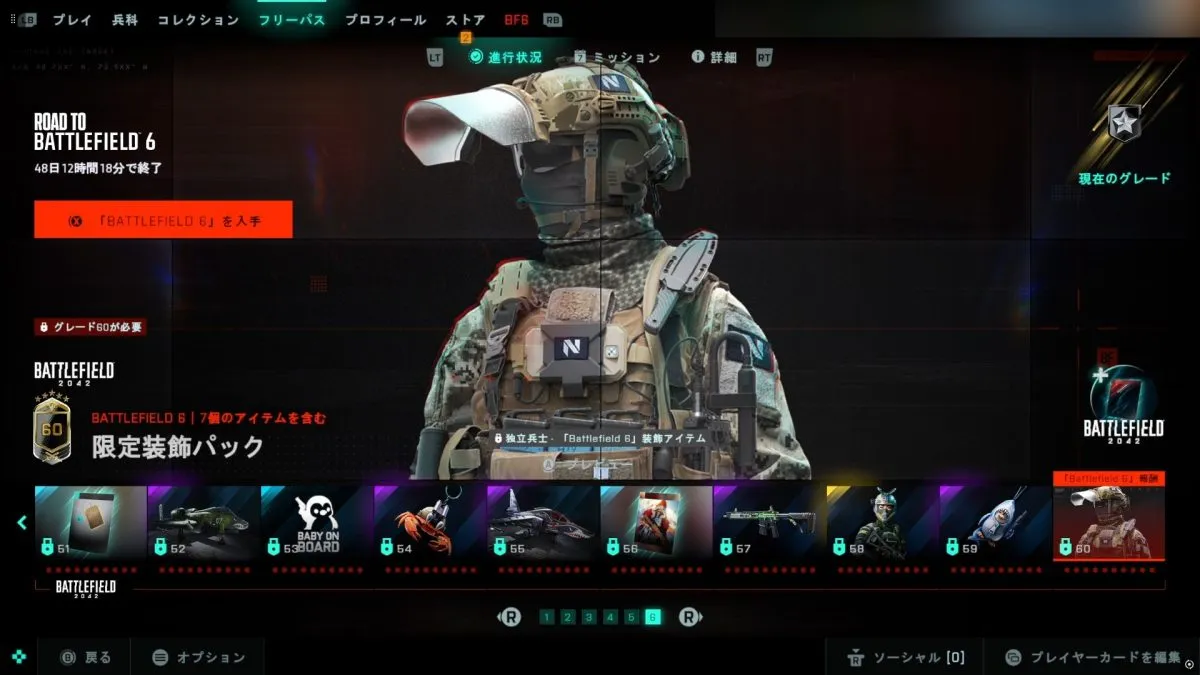Screen dimensions: 1200x675
Task: Switch to the BF6 tab
Action: (516, 20)
